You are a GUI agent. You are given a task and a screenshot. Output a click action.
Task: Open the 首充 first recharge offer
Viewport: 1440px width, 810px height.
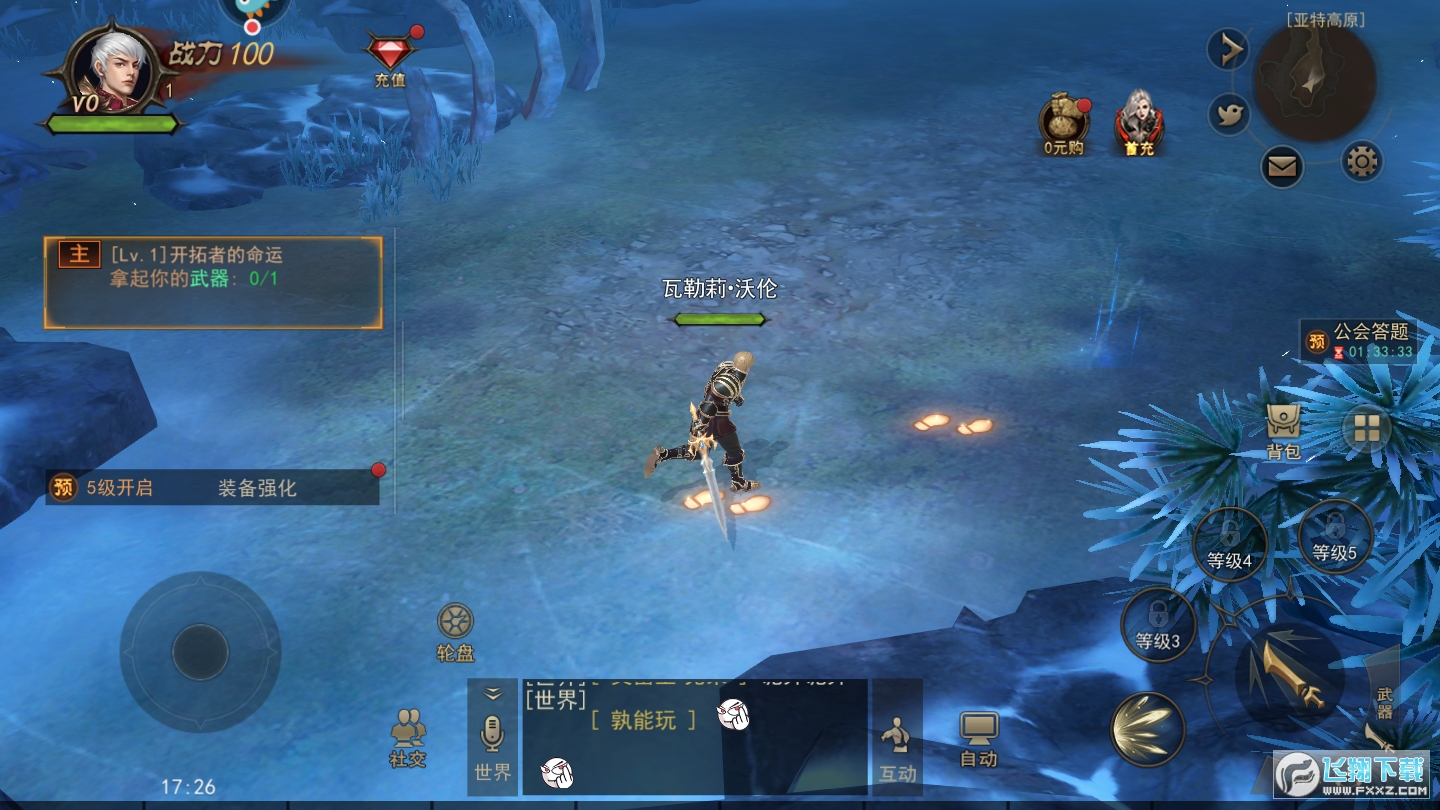pos(1139,122)
